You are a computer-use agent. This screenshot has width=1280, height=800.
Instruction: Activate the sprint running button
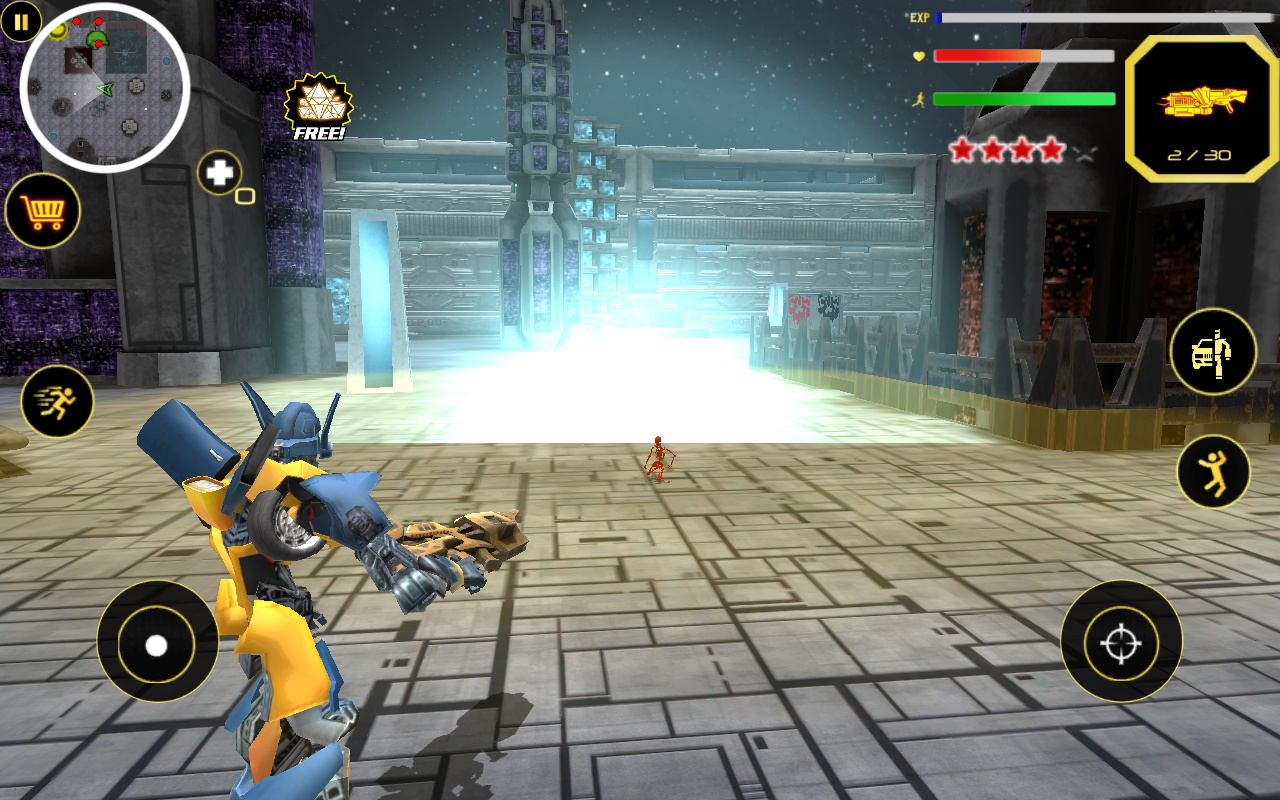(57, 402)
